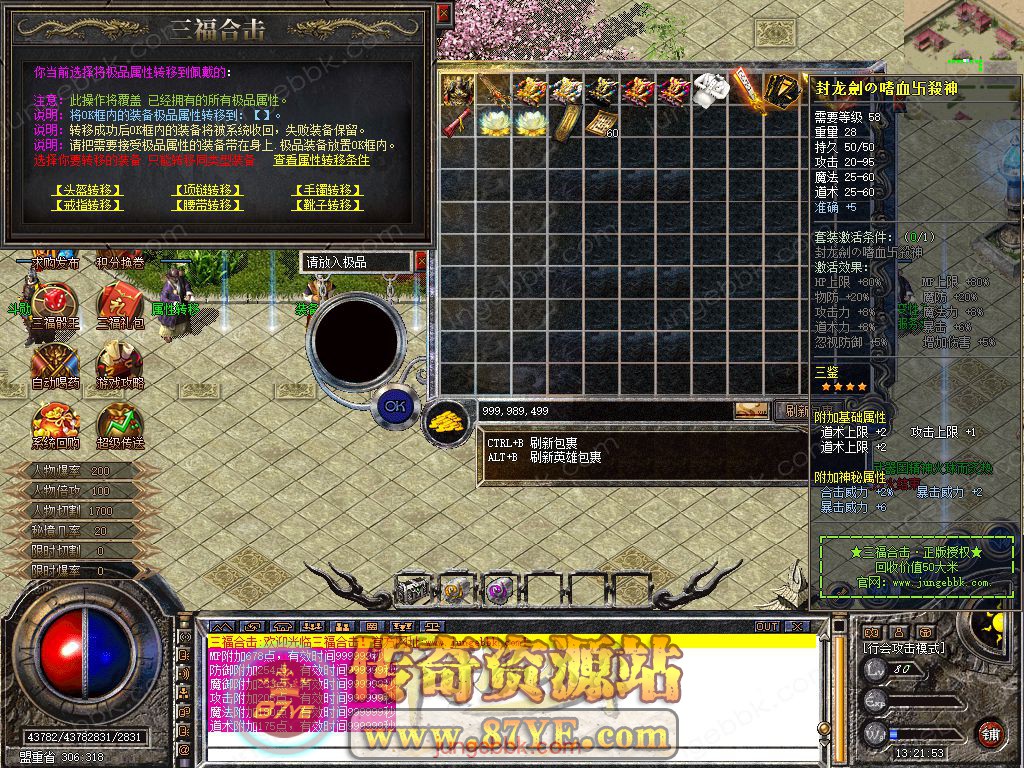This screenshot has height=768, width=1024.
Task: Choose the 手镯转移 bracelet transfer option
Action: coord(327,189)
